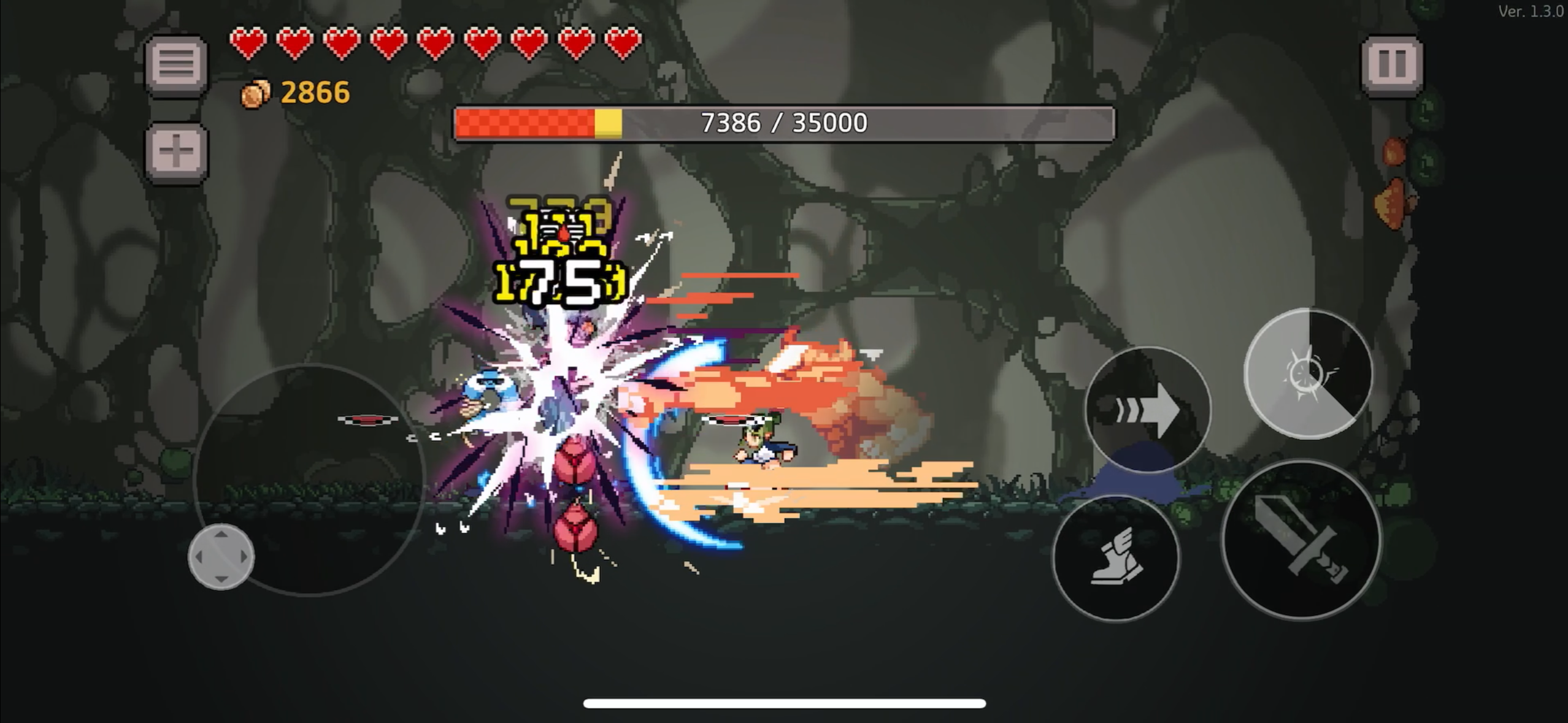1568x723 pixels.
Task: Activate the dash arrow skill
Action: tap(1147, 410)
